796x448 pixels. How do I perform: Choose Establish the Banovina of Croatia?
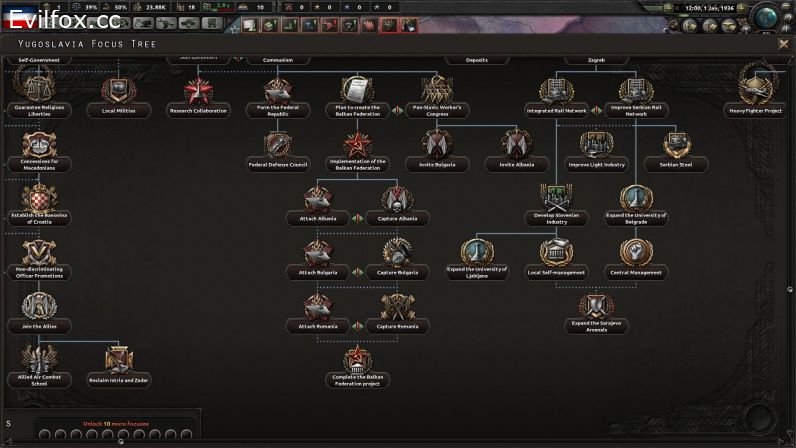(x=39, y=201)
